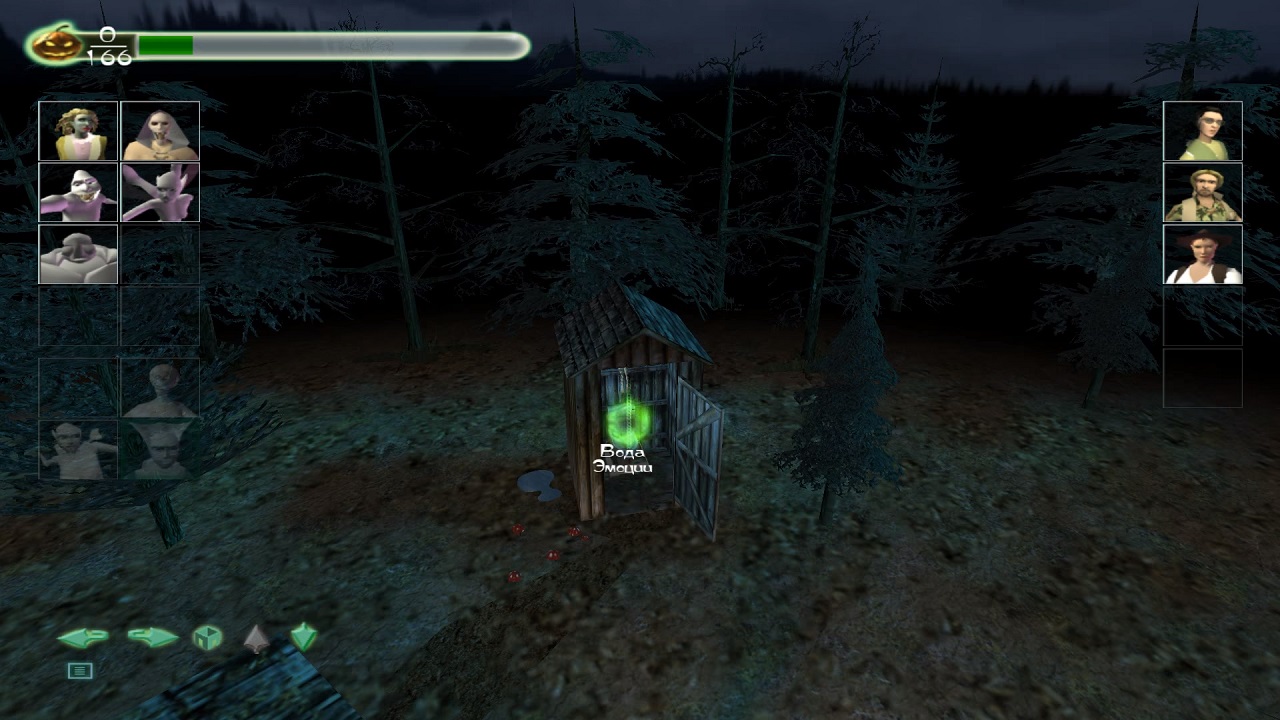This screenshot has width=1280, height=720.
Task: Pick the faded waving ghost portrait
Action: point(78,450)
